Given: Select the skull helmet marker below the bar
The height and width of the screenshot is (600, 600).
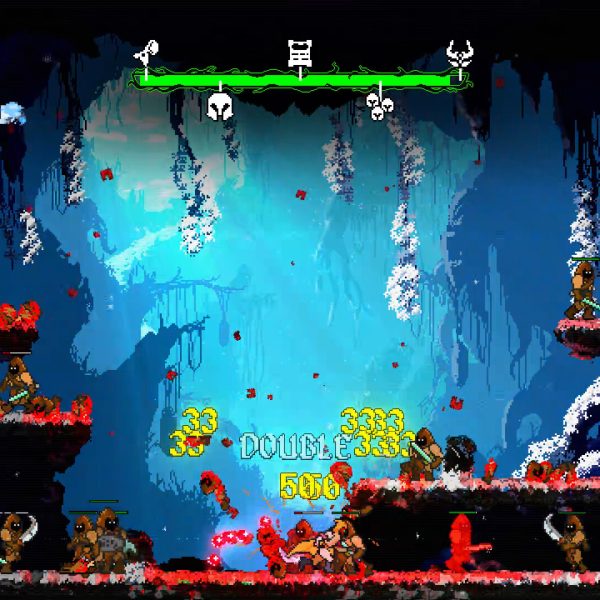Looking at the screenshot, I should [220, 103].
